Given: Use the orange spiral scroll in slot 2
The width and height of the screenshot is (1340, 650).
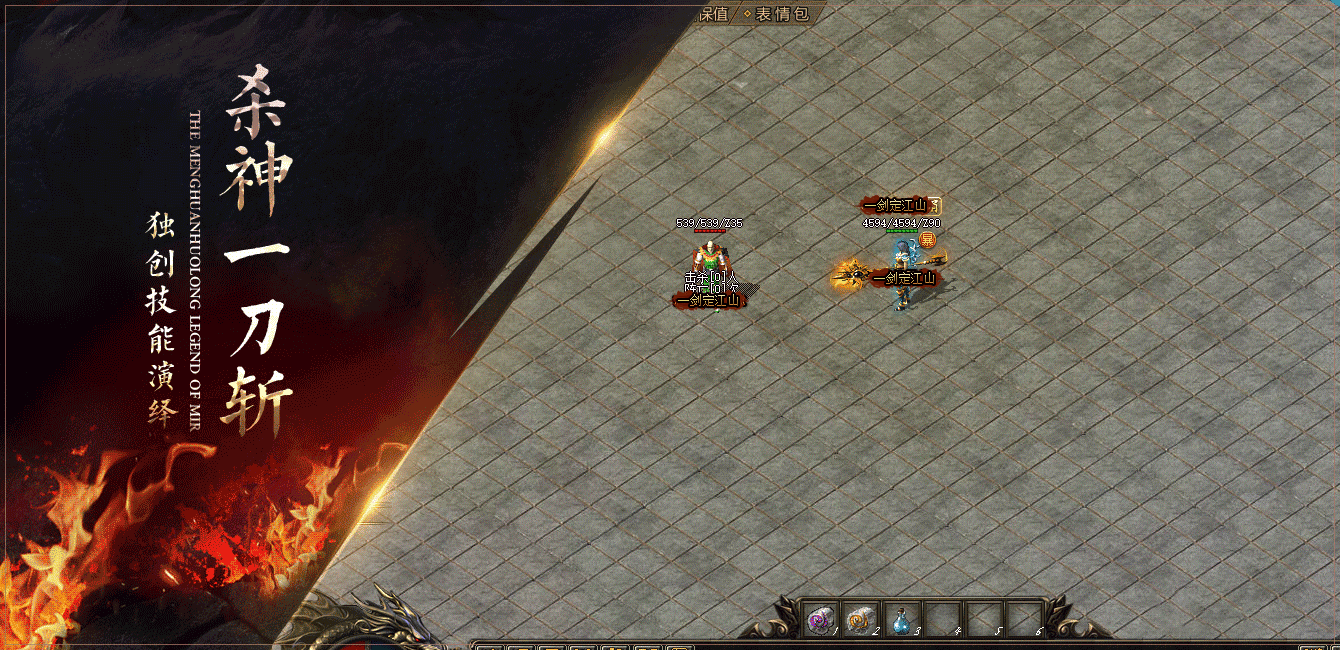Looking at the screenshot, I should [x=860, y=621].
